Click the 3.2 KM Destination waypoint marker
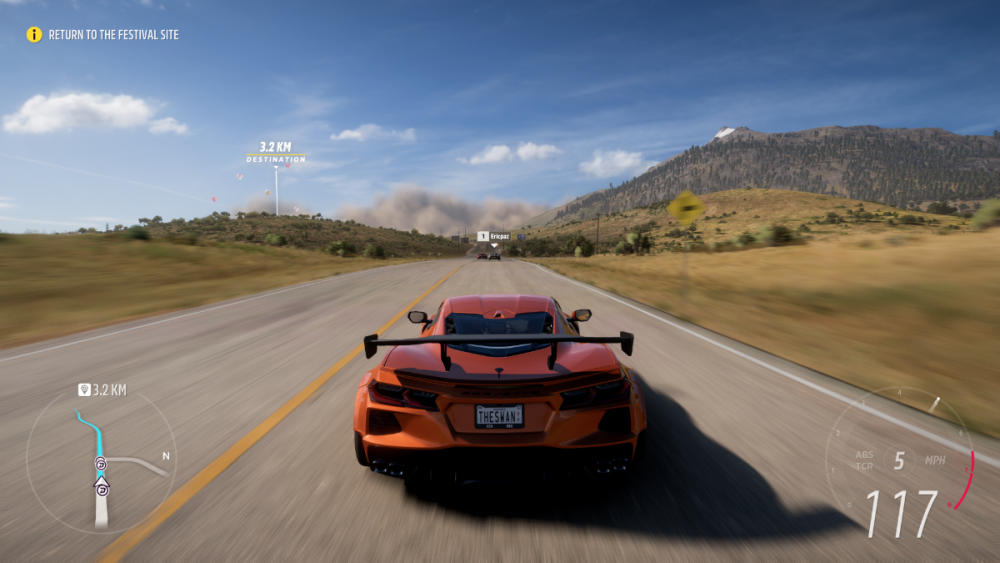Image resolution: width=1000 pixels, height=563 pixels. click(x=276, y=152)
